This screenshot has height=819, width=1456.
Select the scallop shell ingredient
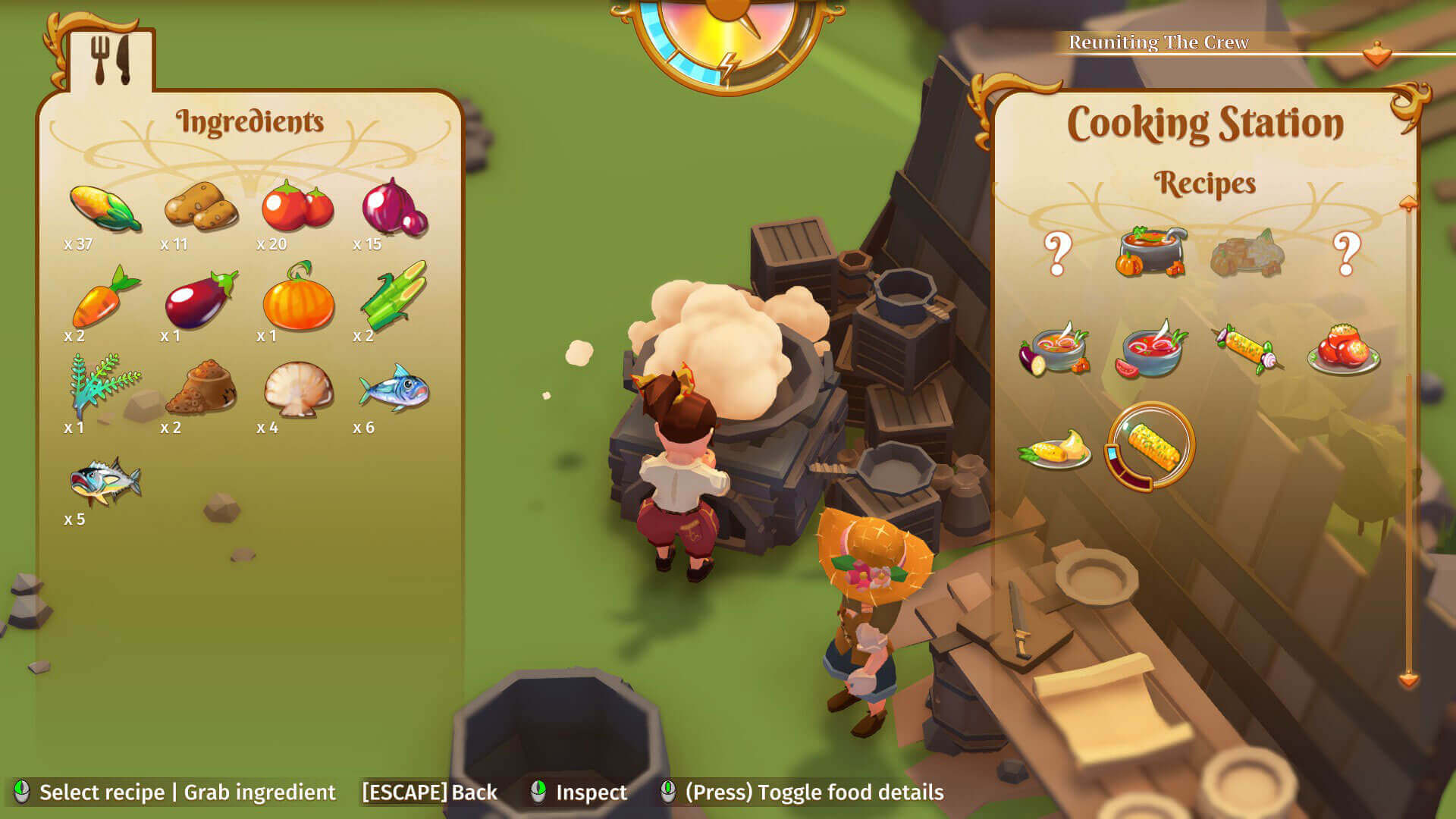click(298, 388)
